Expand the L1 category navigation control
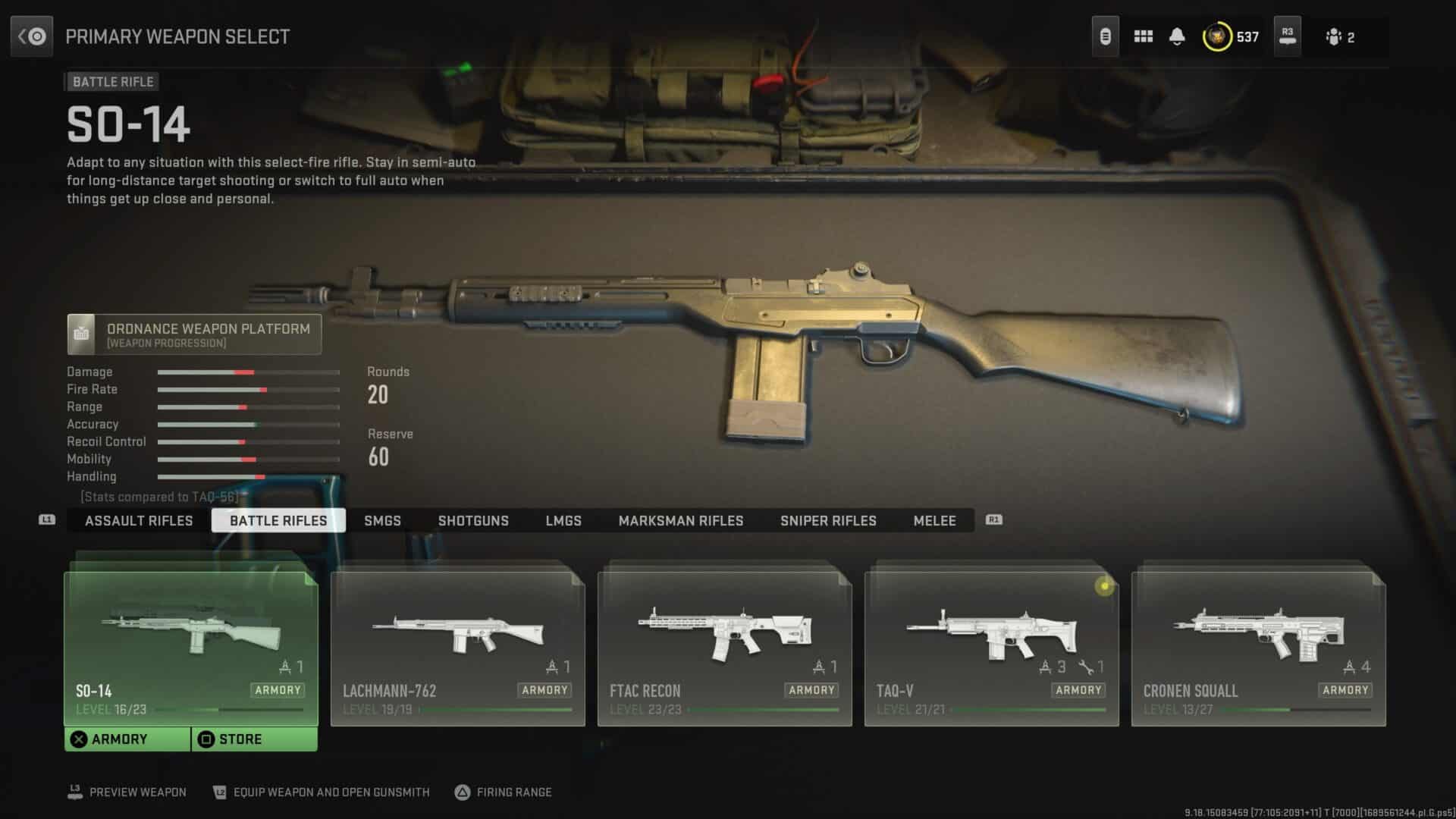Image resolution: width=1456 pixels, height=819 pixels. 47,521
